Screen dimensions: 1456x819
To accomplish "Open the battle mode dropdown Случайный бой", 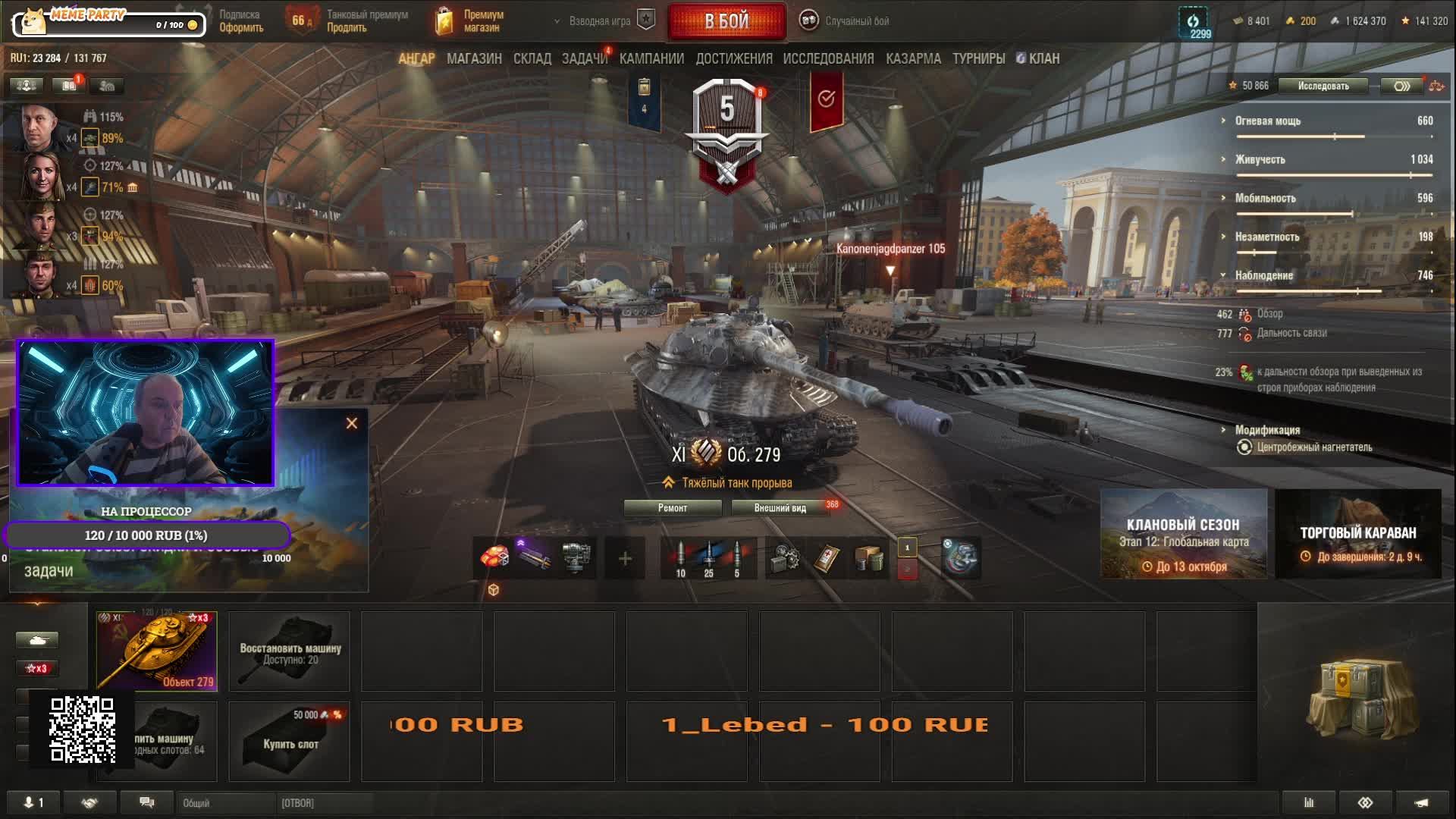I will (x=856, y=21).
